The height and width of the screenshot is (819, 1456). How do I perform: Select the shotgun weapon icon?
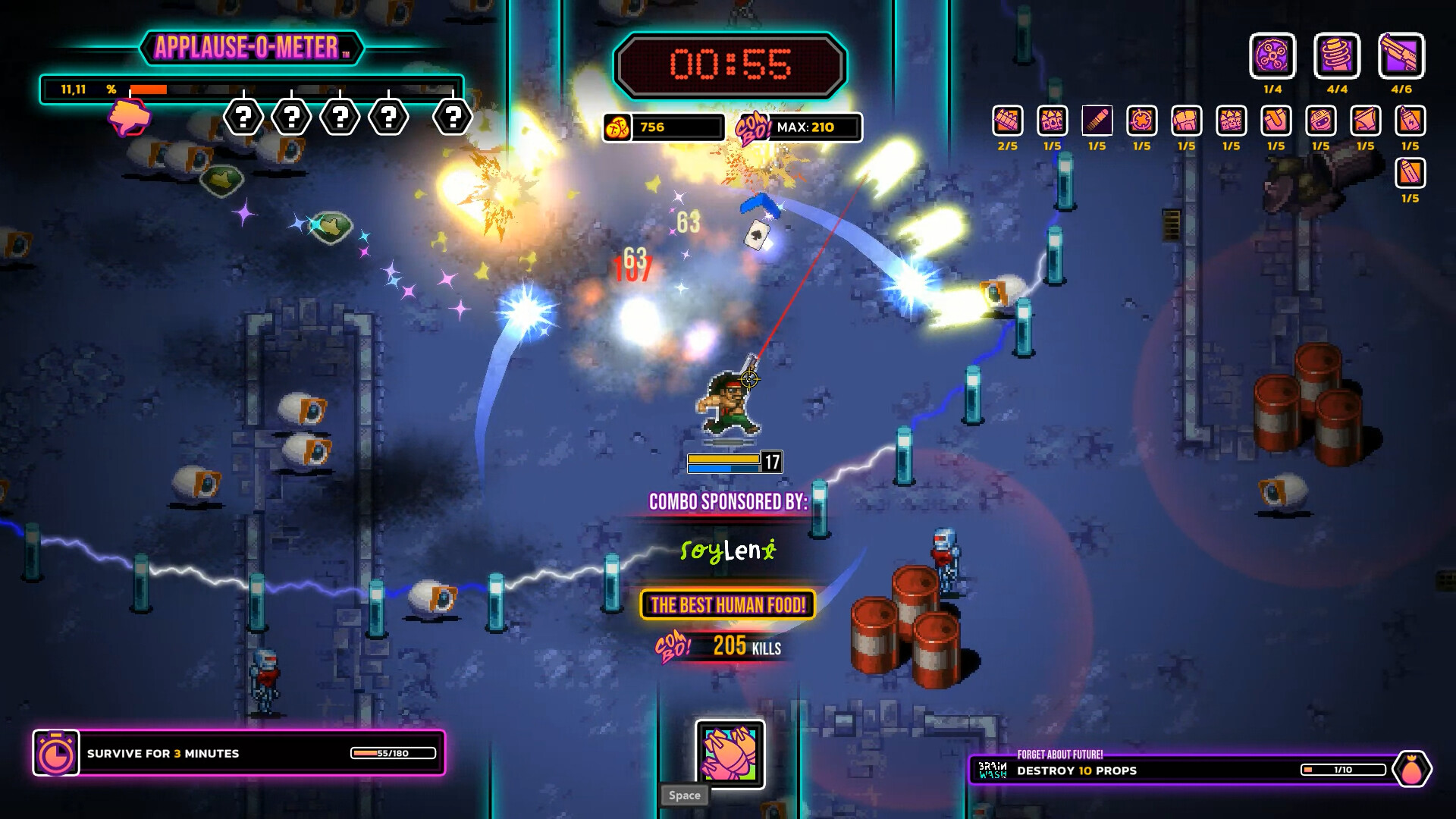[1401, 56]
